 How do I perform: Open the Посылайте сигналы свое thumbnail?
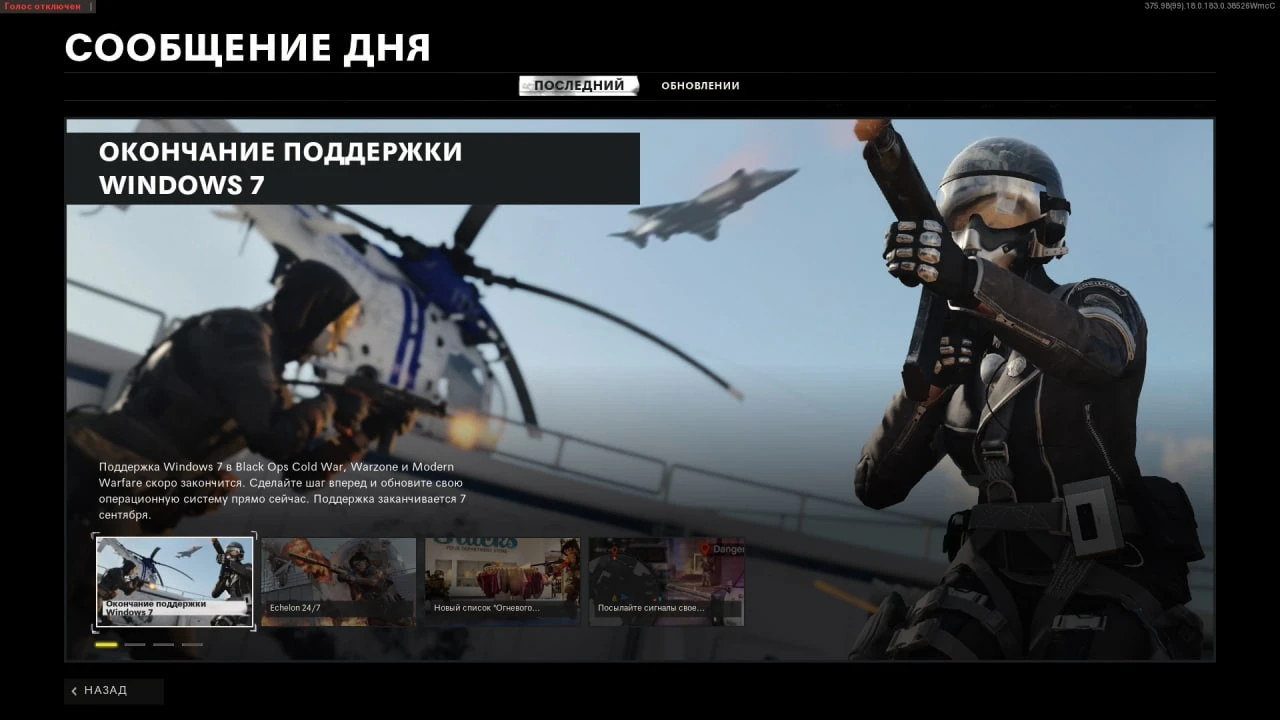tap(666, 581)
